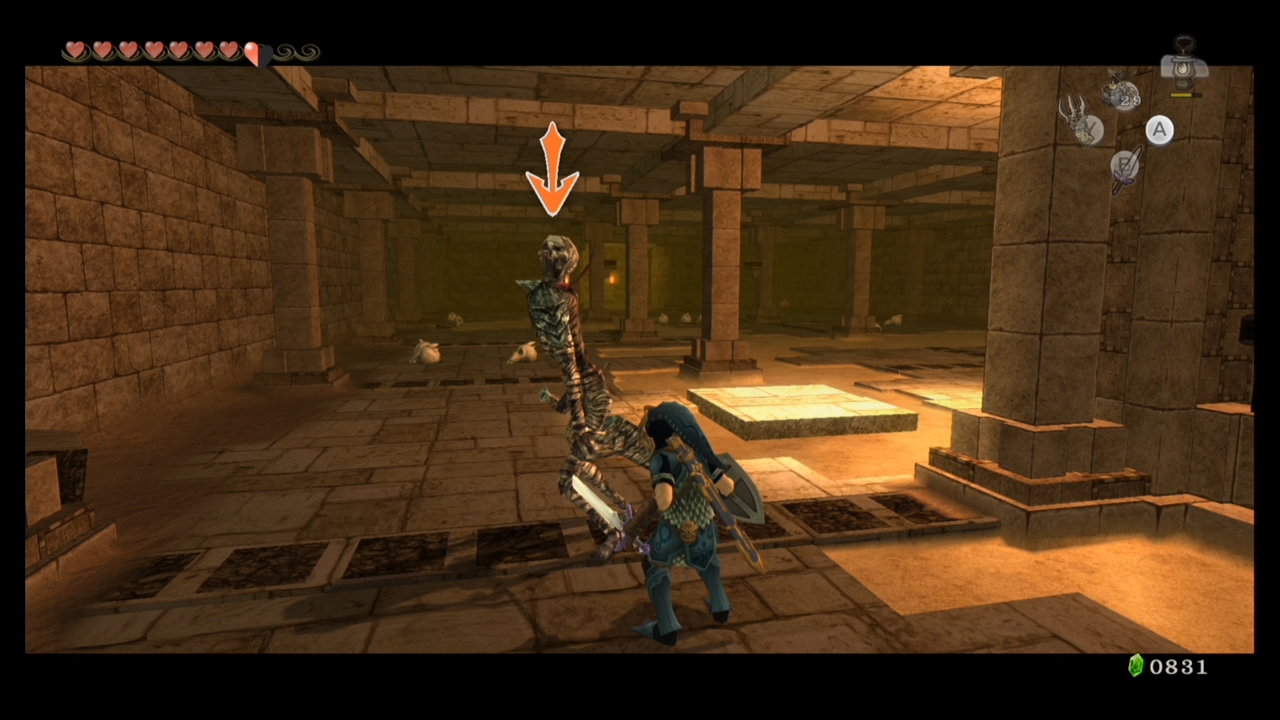Click the ammo count 29 on the bomb icon
Screen dimensions: 1280x720
1129,100
